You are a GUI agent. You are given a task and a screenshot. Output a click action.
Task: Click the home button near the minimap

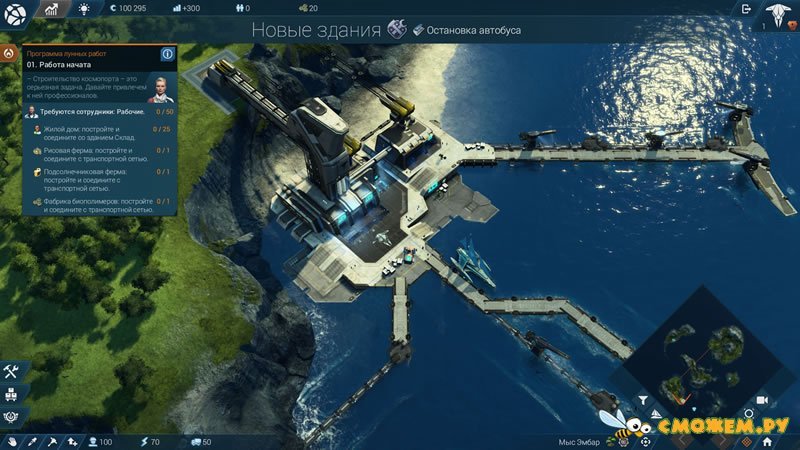tap(766, 440)
